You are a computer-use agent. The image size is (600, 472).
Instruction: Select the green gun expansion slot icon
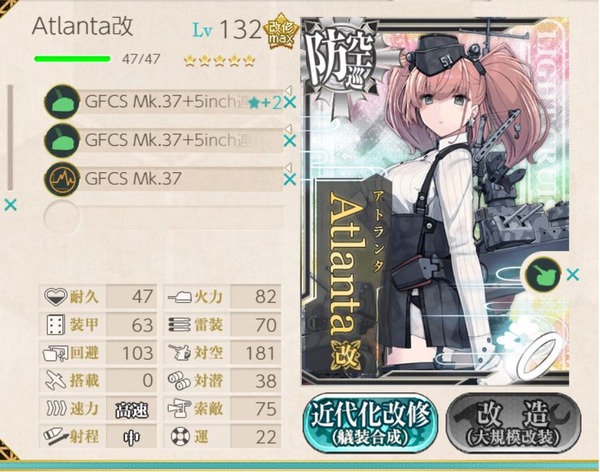pyautogui.click(x=544, y=272)
